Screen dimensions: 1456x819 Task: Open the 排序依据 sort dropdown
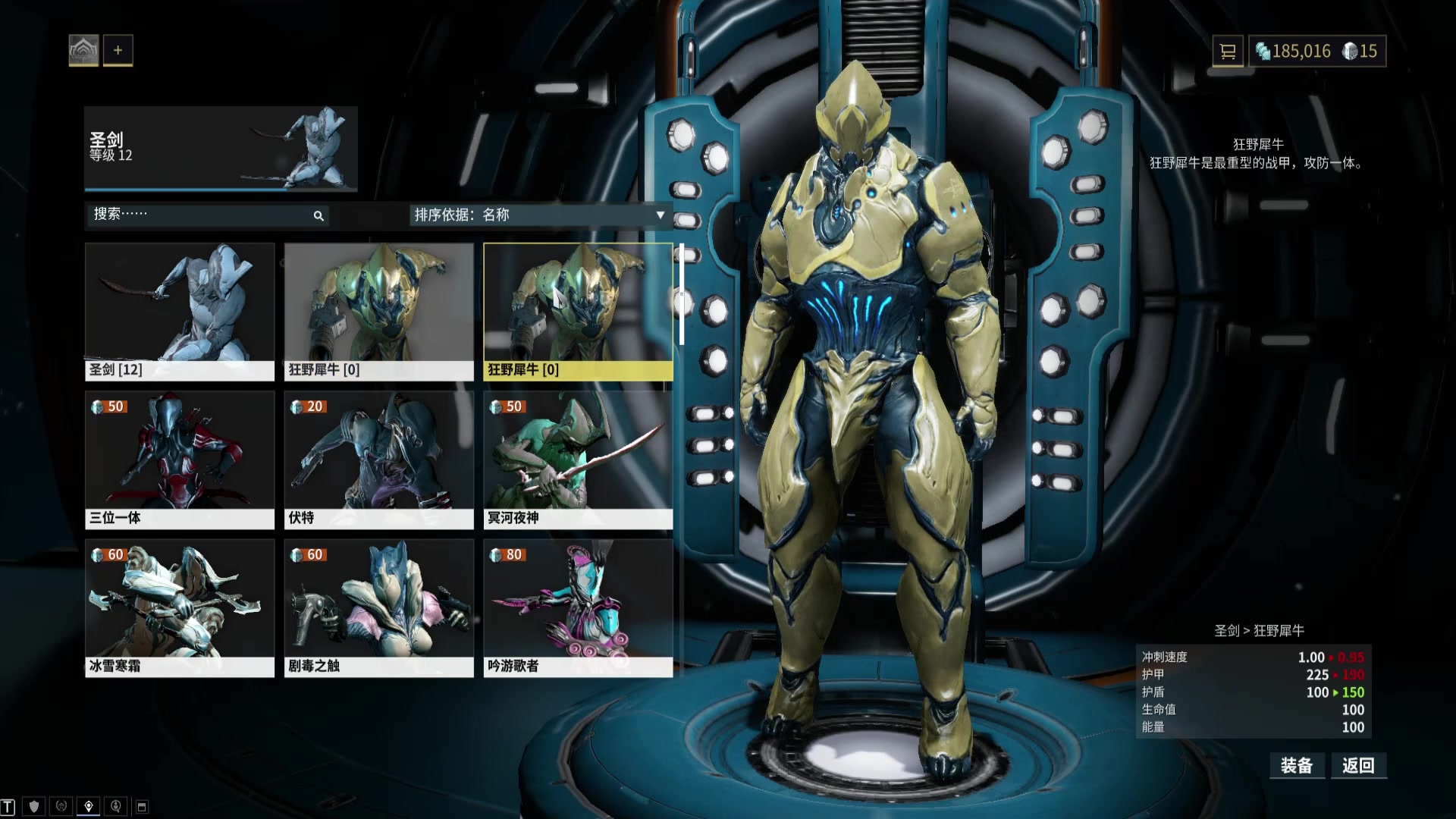[x=539, y=215]
